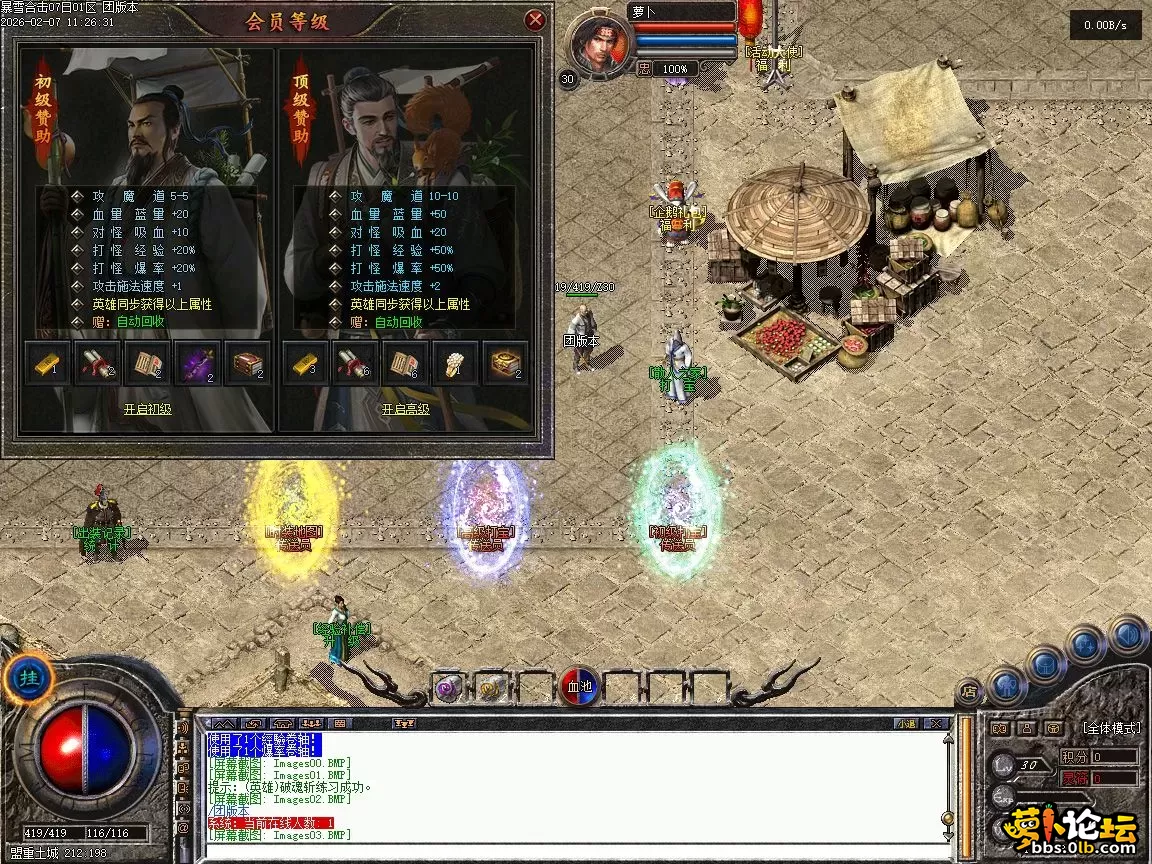Viewport: 1152px width, 864px height.
Task: Close the 会员等级 membership window
Action: (536, 19)
